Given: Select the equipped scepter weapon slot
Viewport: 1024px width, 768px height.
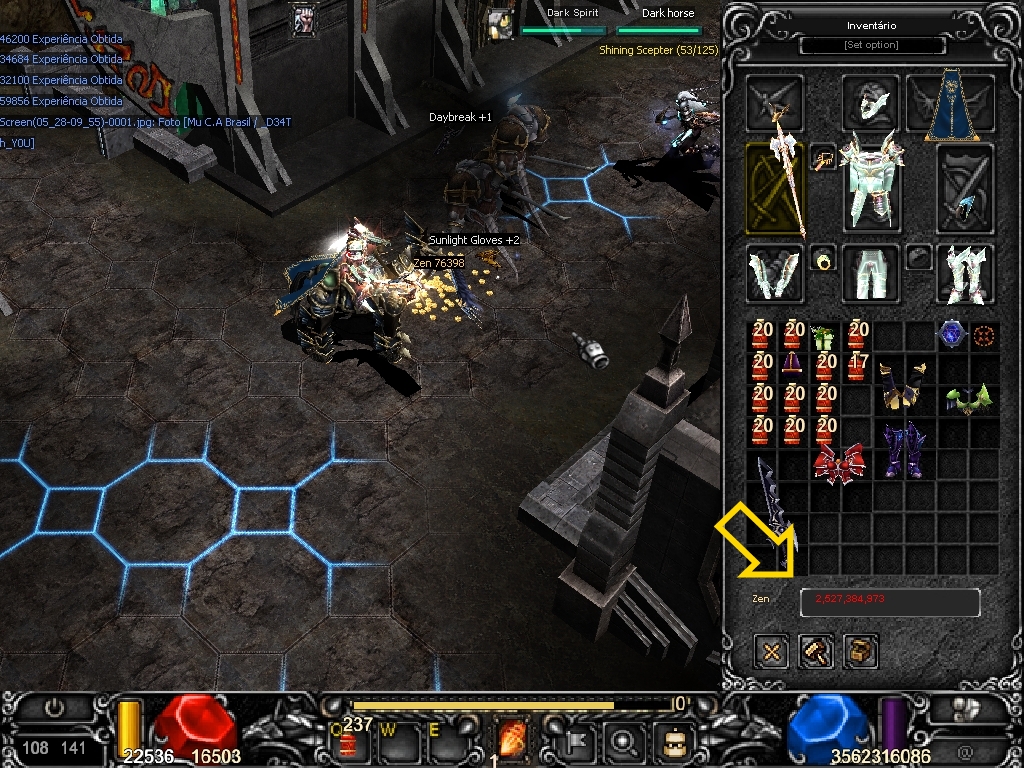Looking at the screenshot, I should [775, 188].
